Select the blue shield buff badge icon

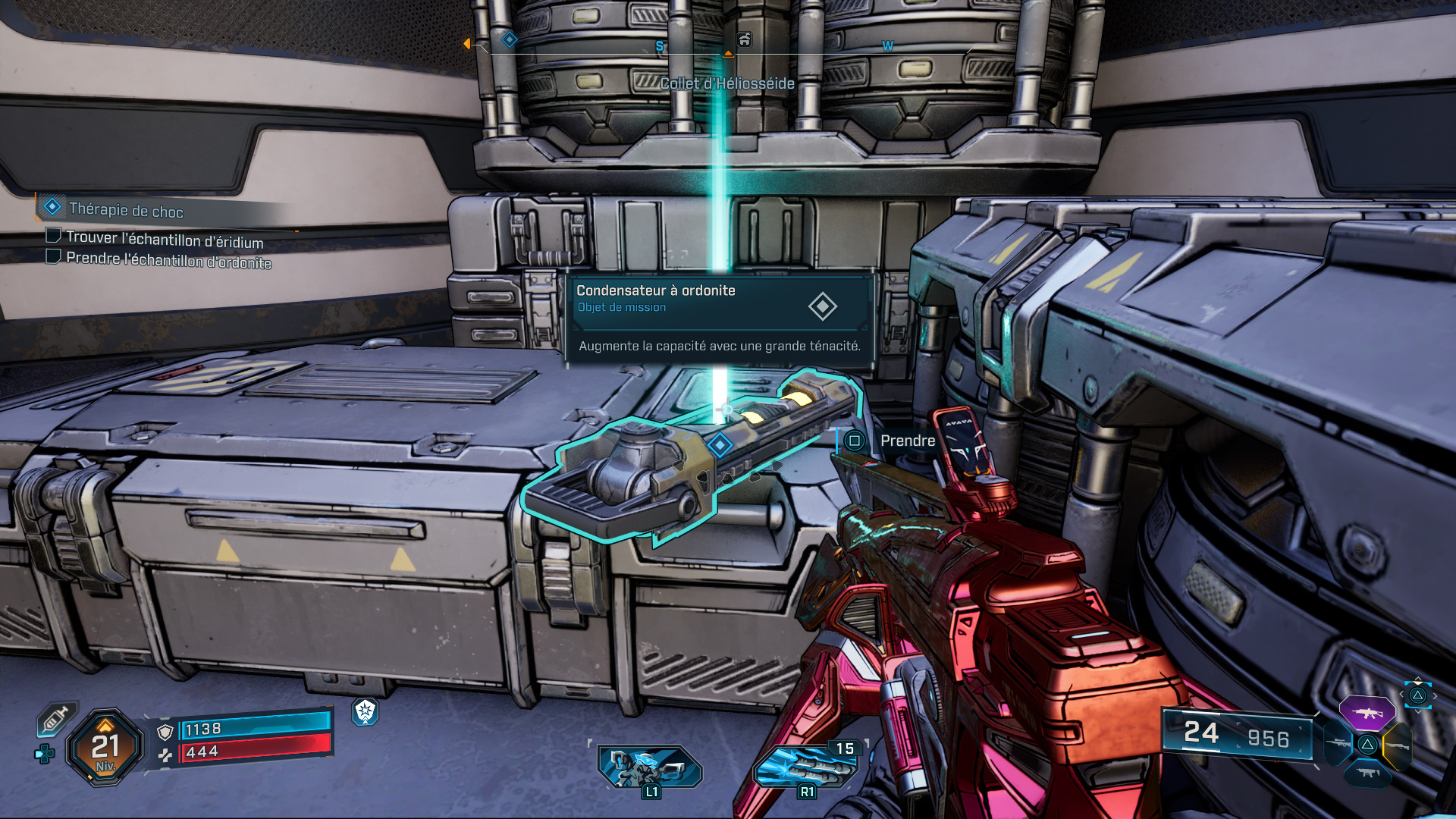point(366,711)
